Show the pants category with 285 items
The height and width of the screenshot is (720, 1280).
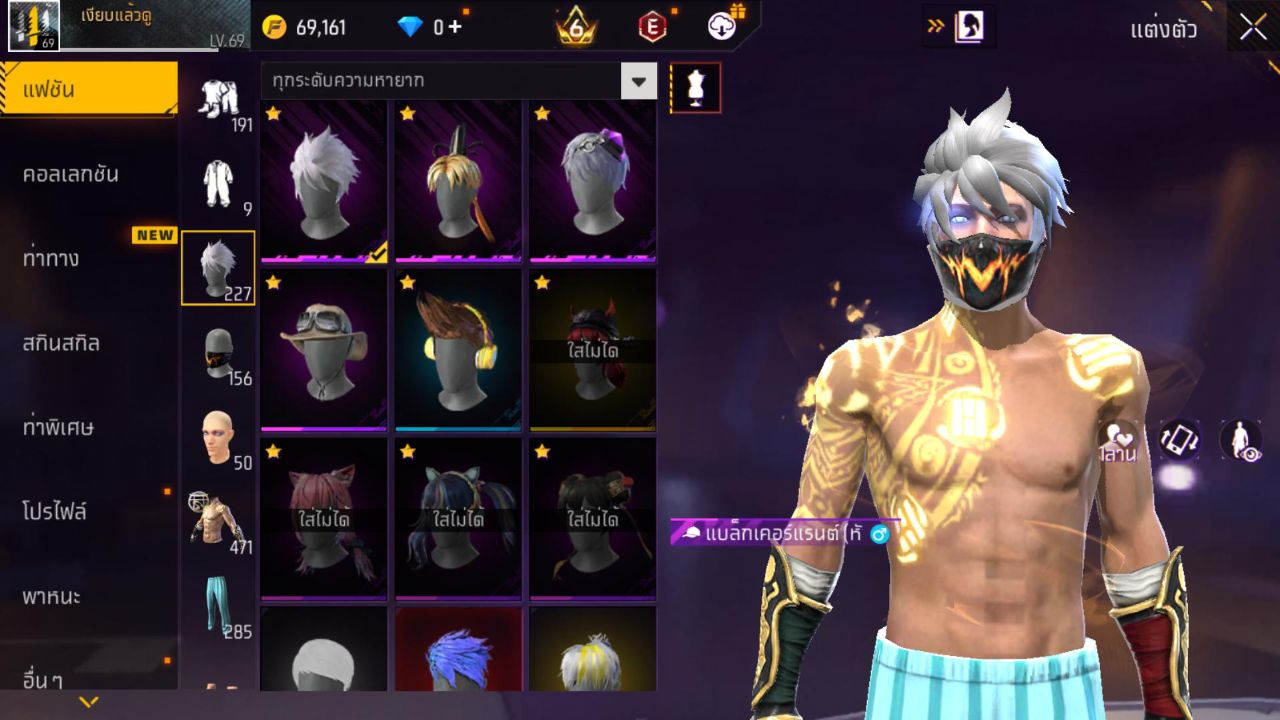tap(218, 606)
